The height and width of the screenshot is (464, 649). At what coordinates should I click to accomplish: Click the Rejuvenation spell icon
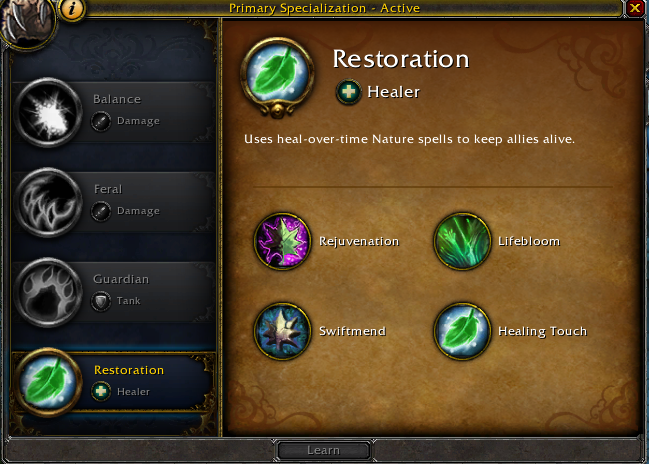click(283, 241)
